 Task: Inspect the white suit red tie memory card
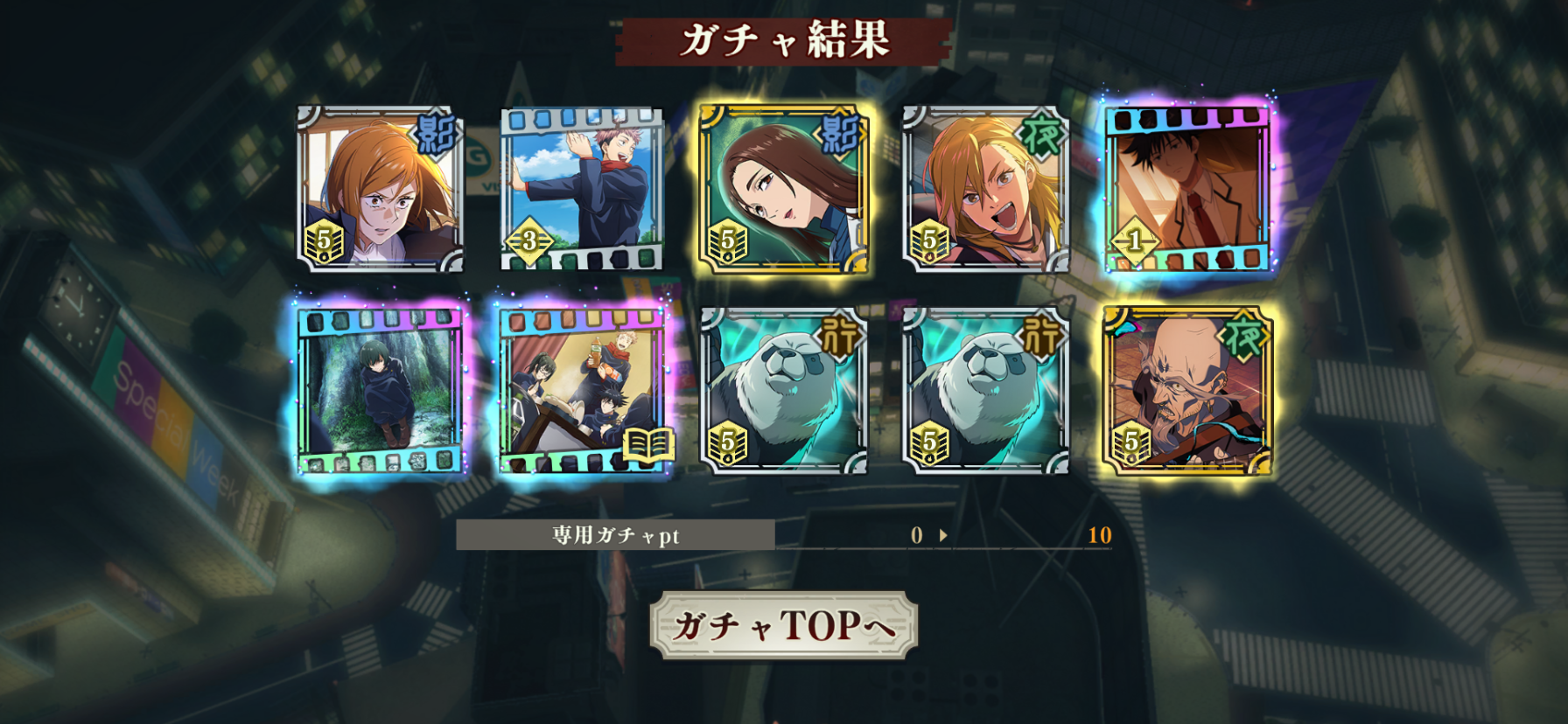[x=1187, y=189]
